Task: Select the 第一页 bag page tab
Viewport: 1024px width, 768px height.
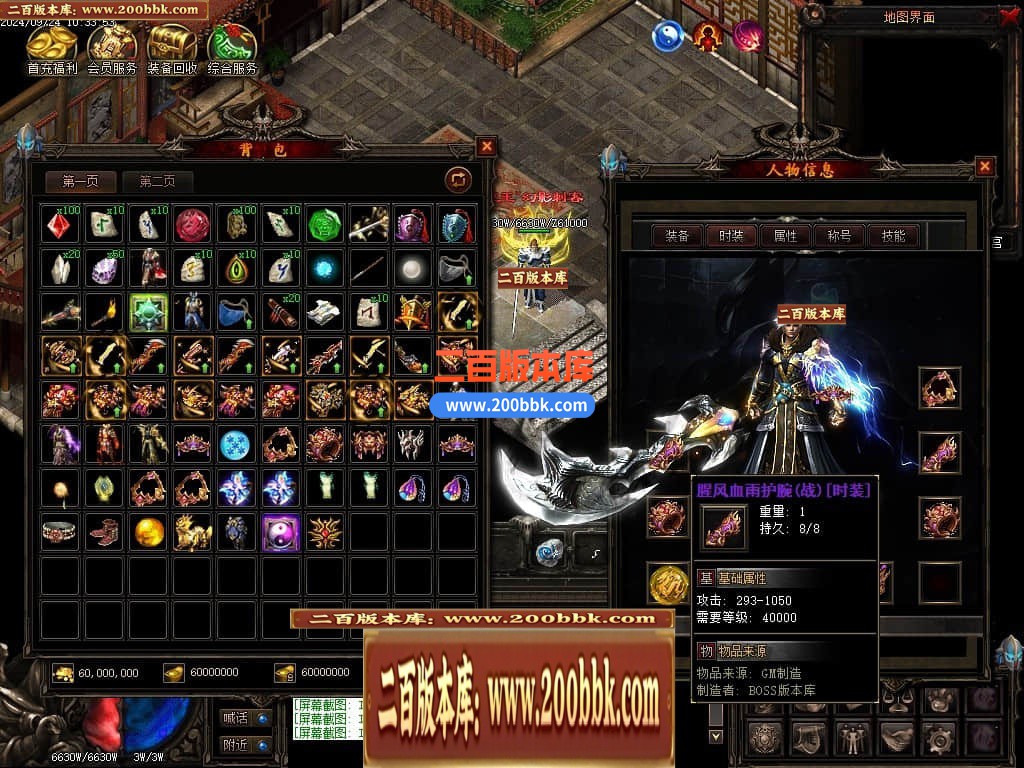Action: (x=81, y=181)
